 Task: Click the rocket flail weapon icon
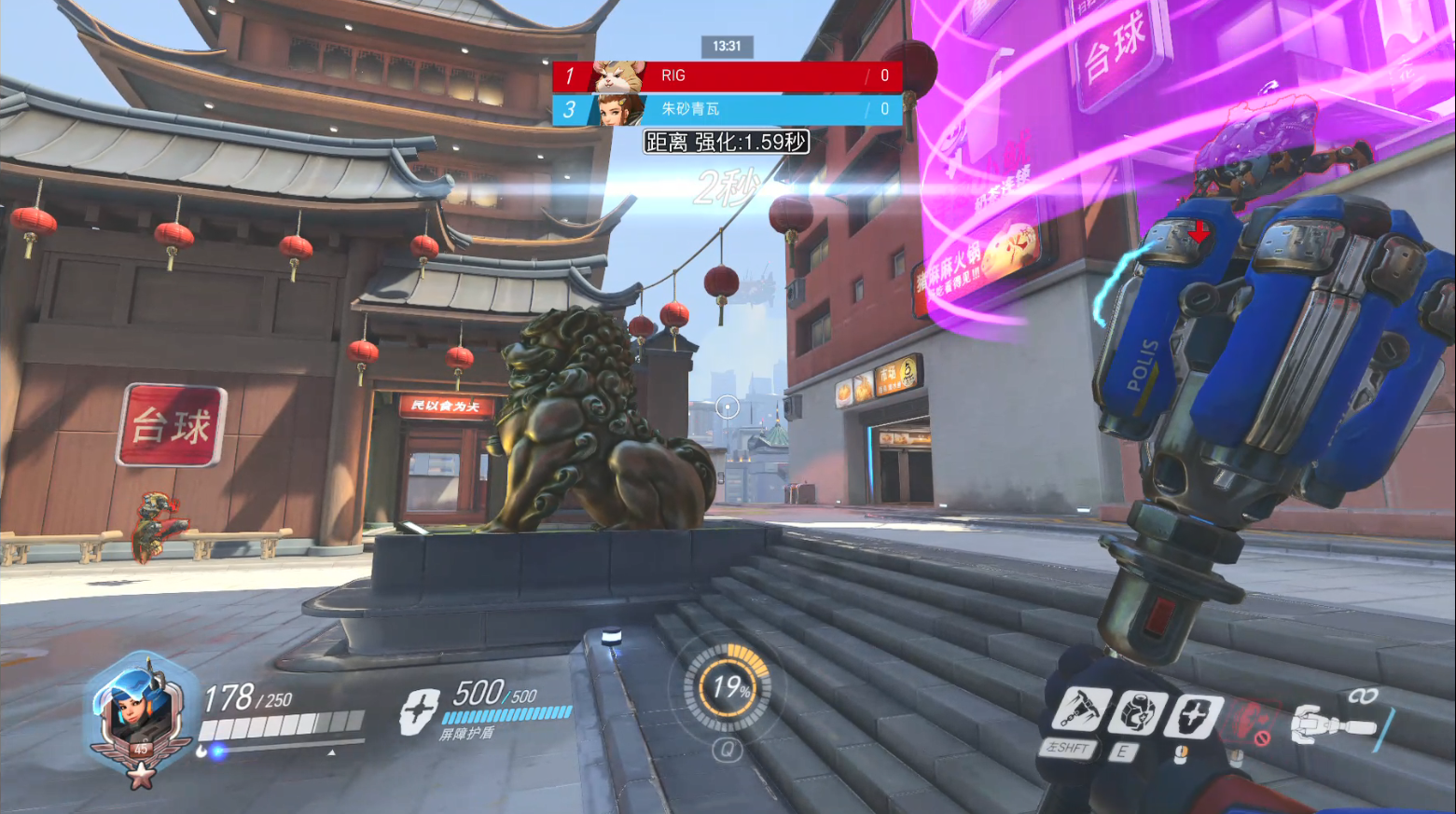tap(1334, 724)
